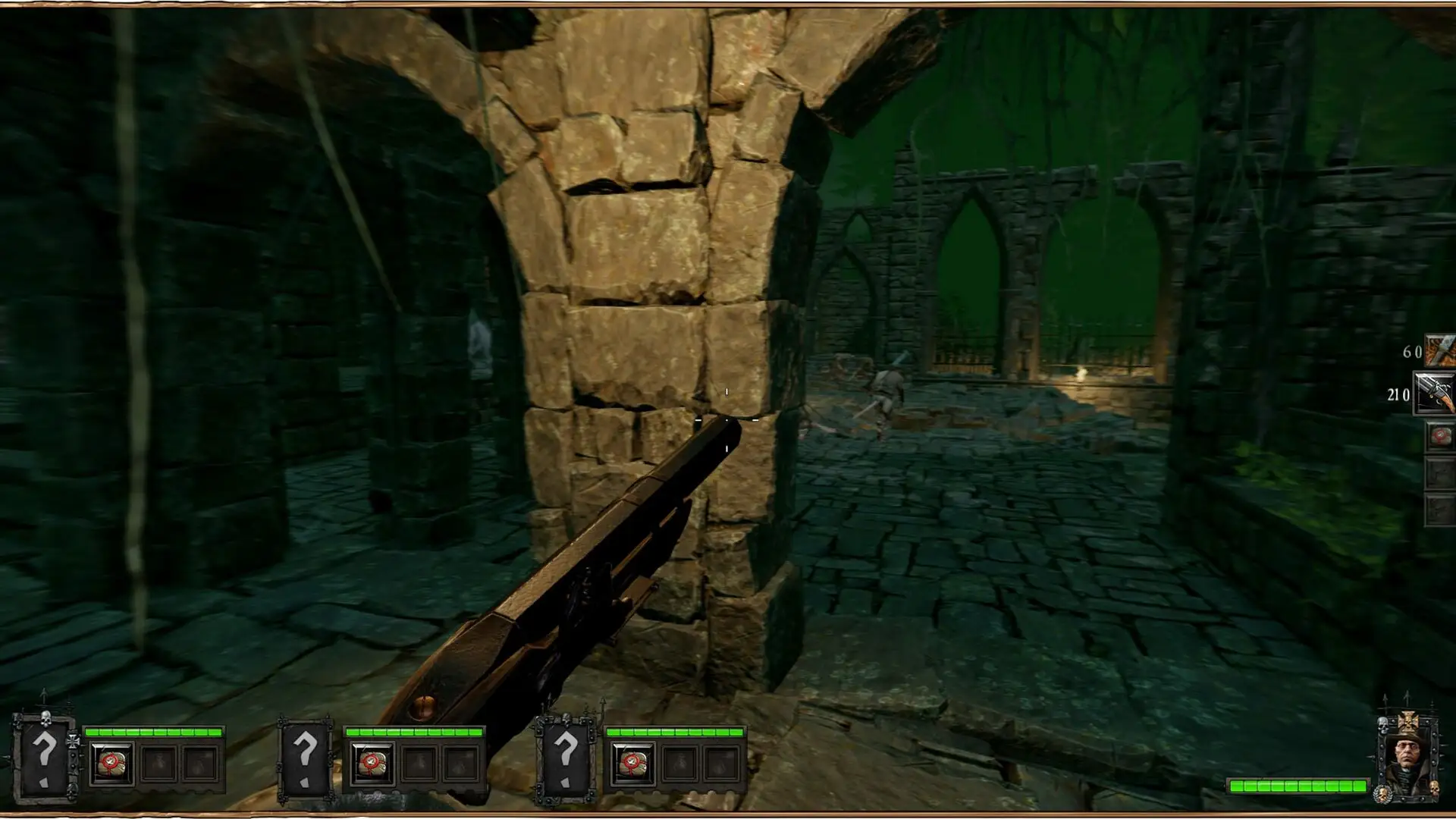Click the melee sword weapon icon
This screenshot has width=1456, height=819.
[x=1440, y=350]
